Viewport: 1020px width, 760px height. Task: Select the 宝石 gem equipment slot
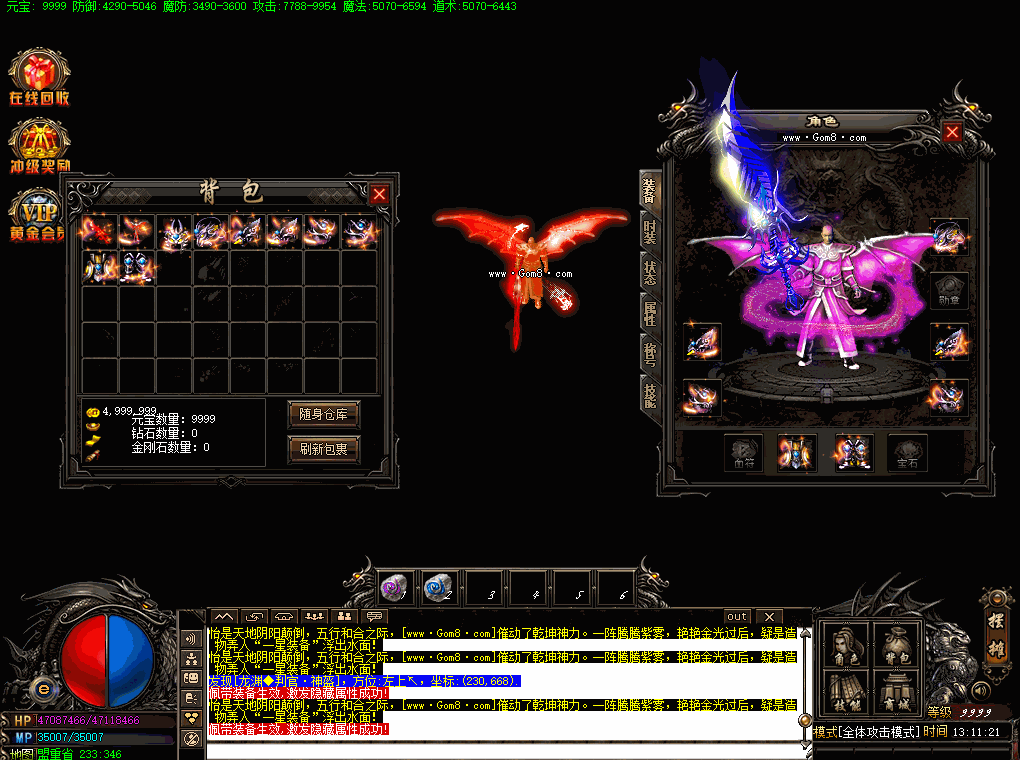[x=907, y=453]
